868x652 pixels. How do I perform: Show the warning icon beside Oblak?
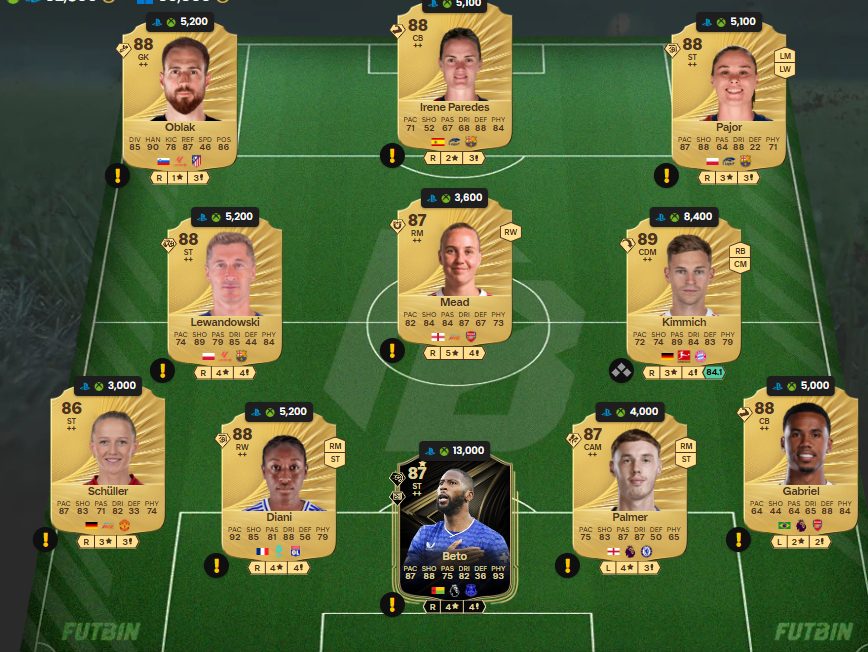(118, 176)
